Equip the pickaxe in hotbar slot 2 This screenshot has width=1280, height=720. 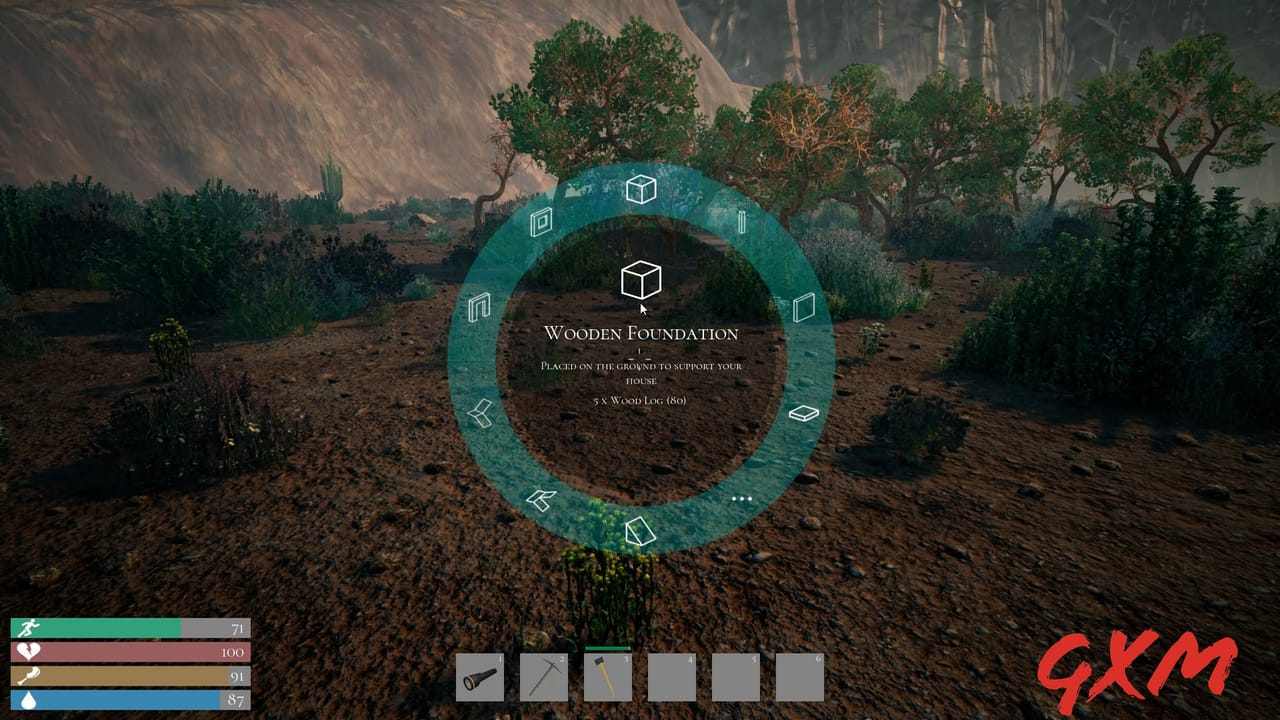click(x=543, y=676)
